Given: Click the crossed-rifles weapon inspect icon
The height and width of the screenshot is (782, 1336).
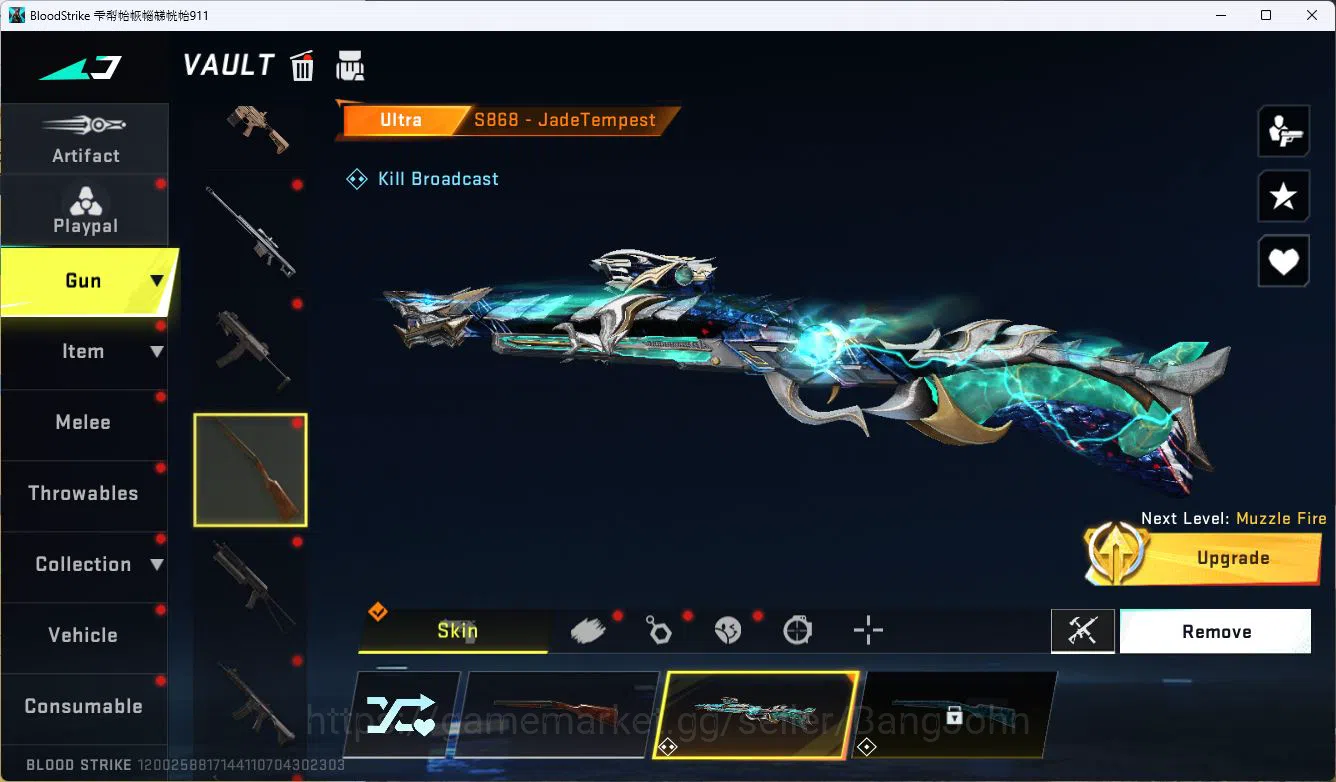Looking at the screenshot, I should [x=1083, y=631].
